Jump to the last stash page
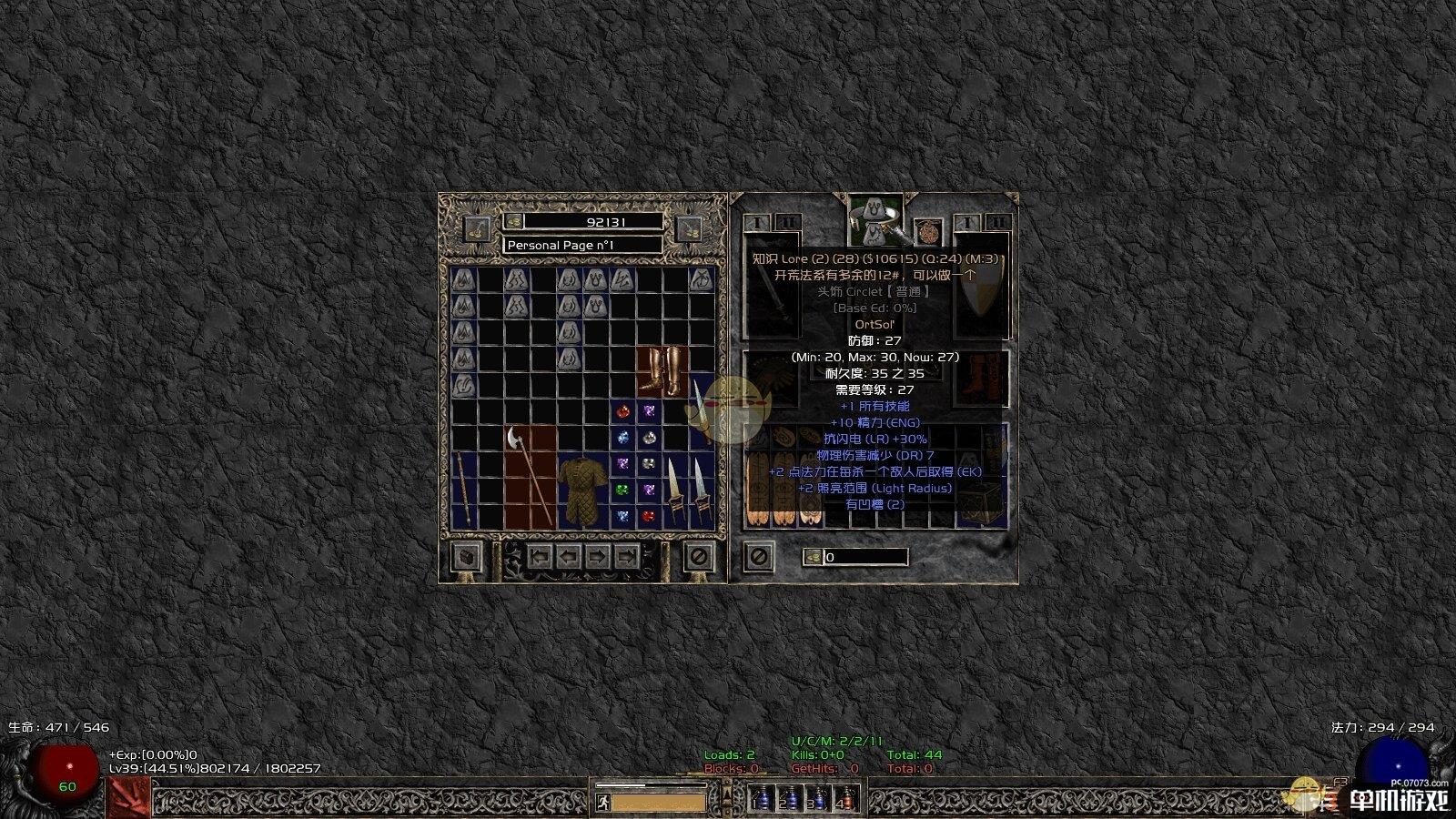 626,556
